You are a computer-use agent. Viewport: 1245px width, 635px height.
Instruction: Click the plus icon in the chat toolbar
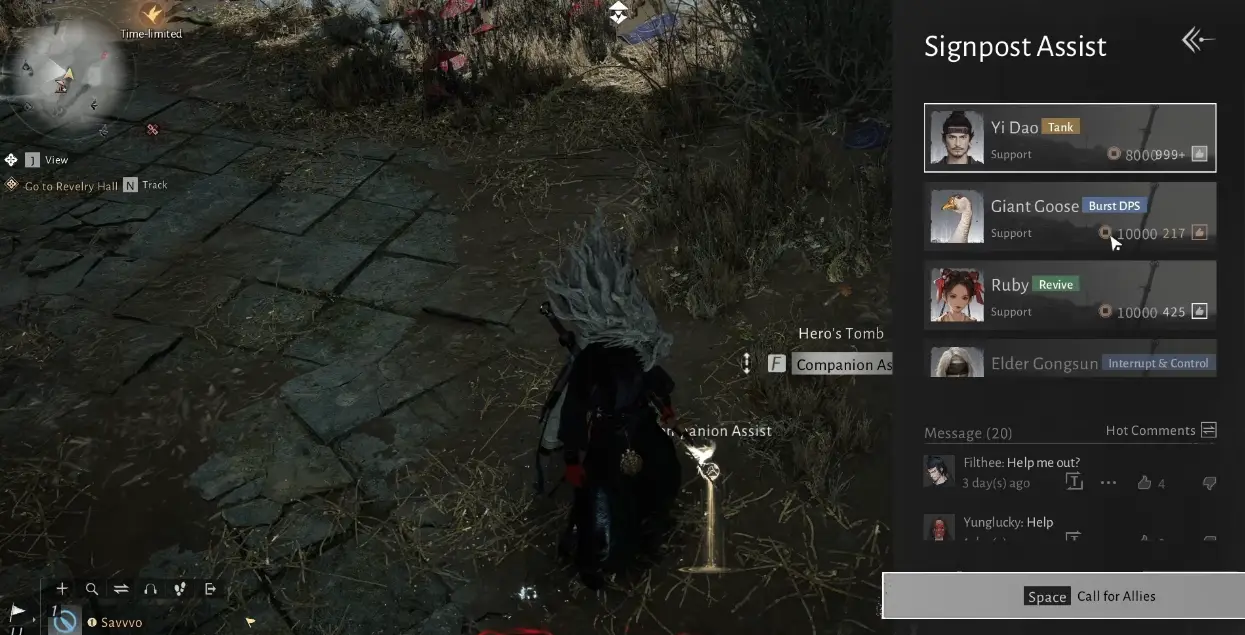tap(62, 589)
